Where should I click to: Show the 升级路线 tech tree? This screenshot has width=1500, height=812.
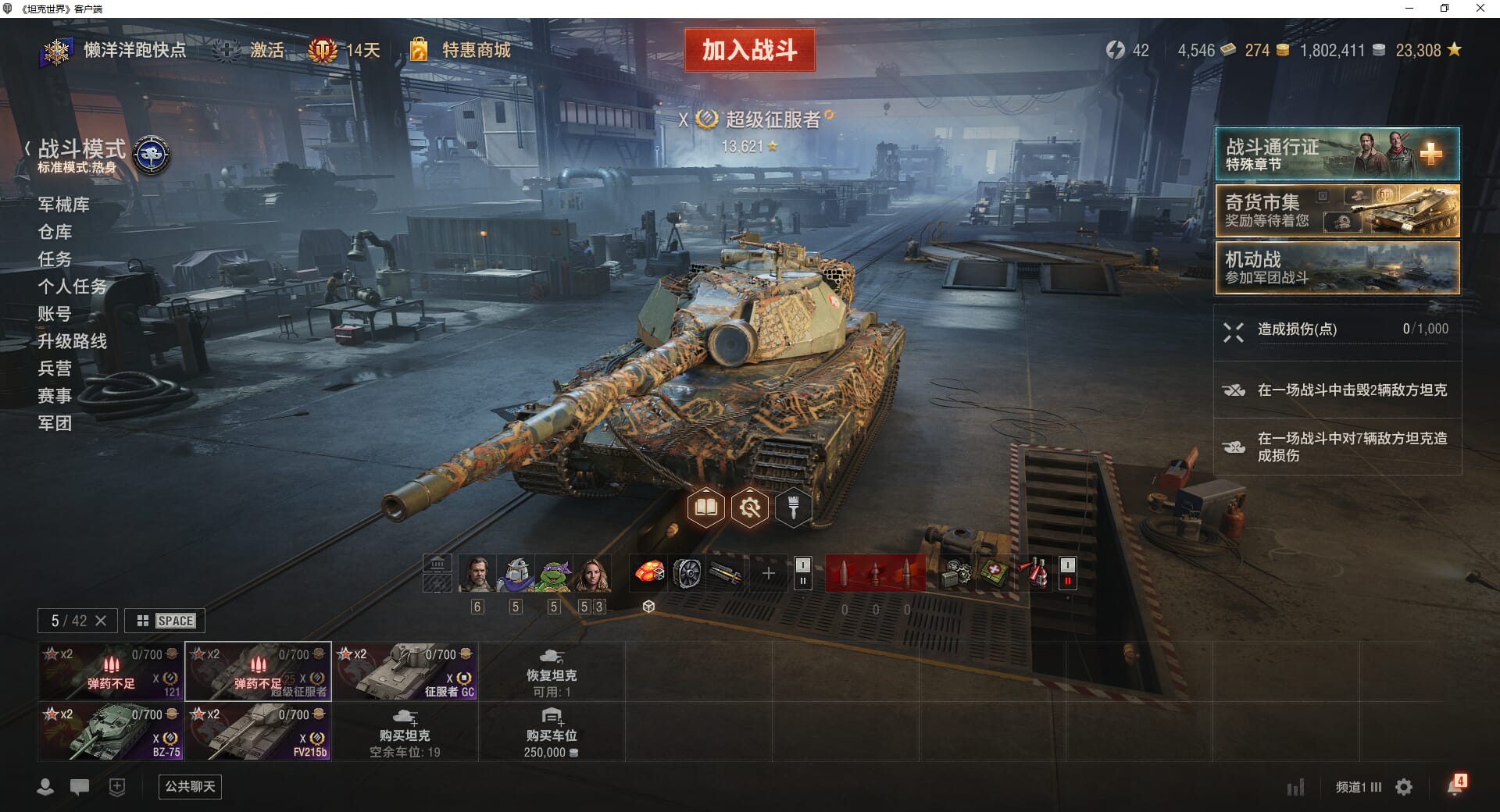tap(73, 341)
